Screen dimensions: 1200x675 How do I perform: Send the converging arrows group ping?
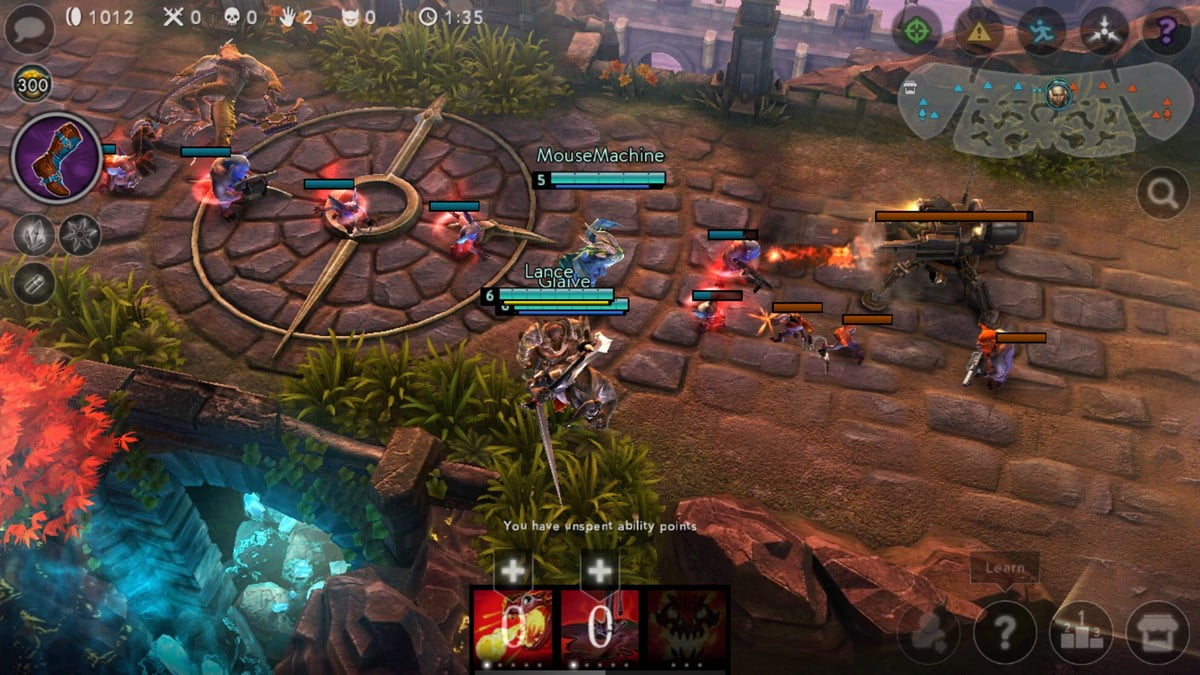(x=1104, y=31)
